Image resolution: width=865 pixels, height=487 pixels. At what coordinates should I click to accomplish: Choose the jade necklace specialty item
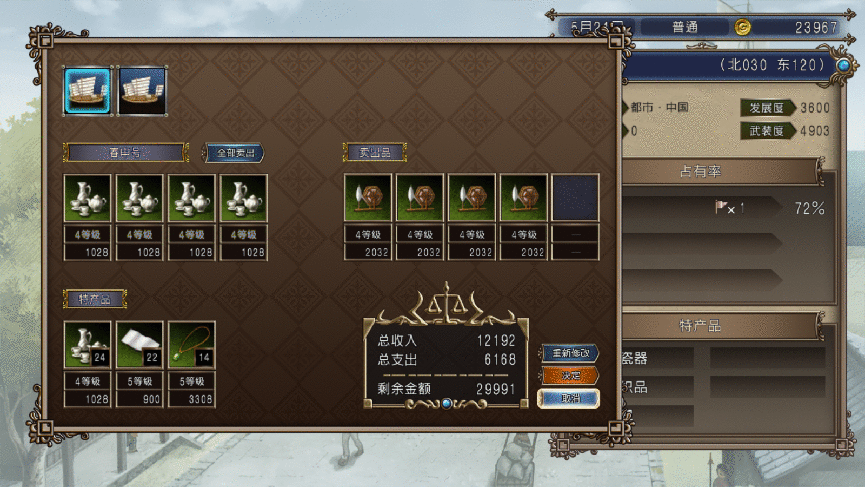coord(192,345)
